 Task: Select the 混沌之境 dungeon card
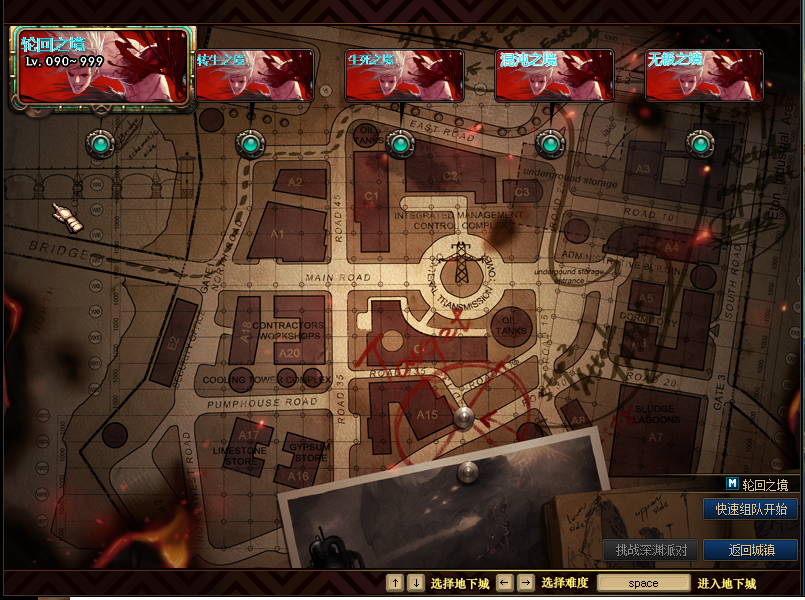(x=554, y=75)
